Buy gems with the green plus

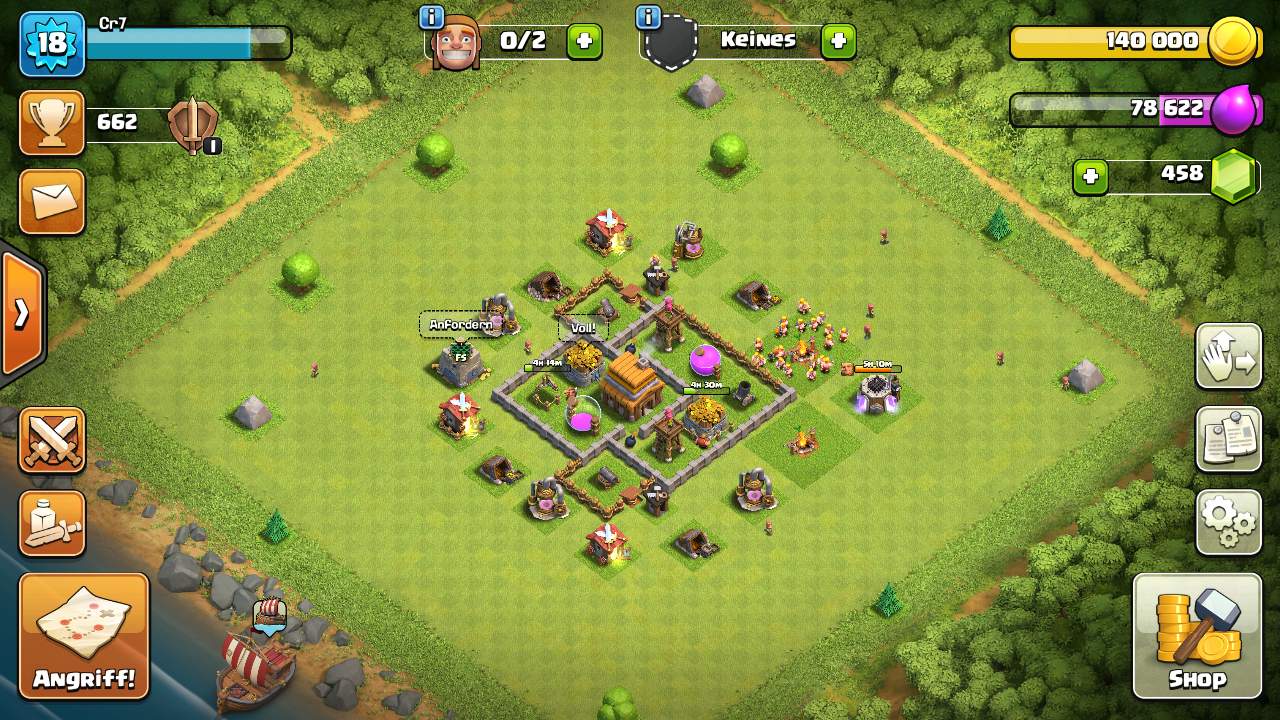tap(1090, 177)
